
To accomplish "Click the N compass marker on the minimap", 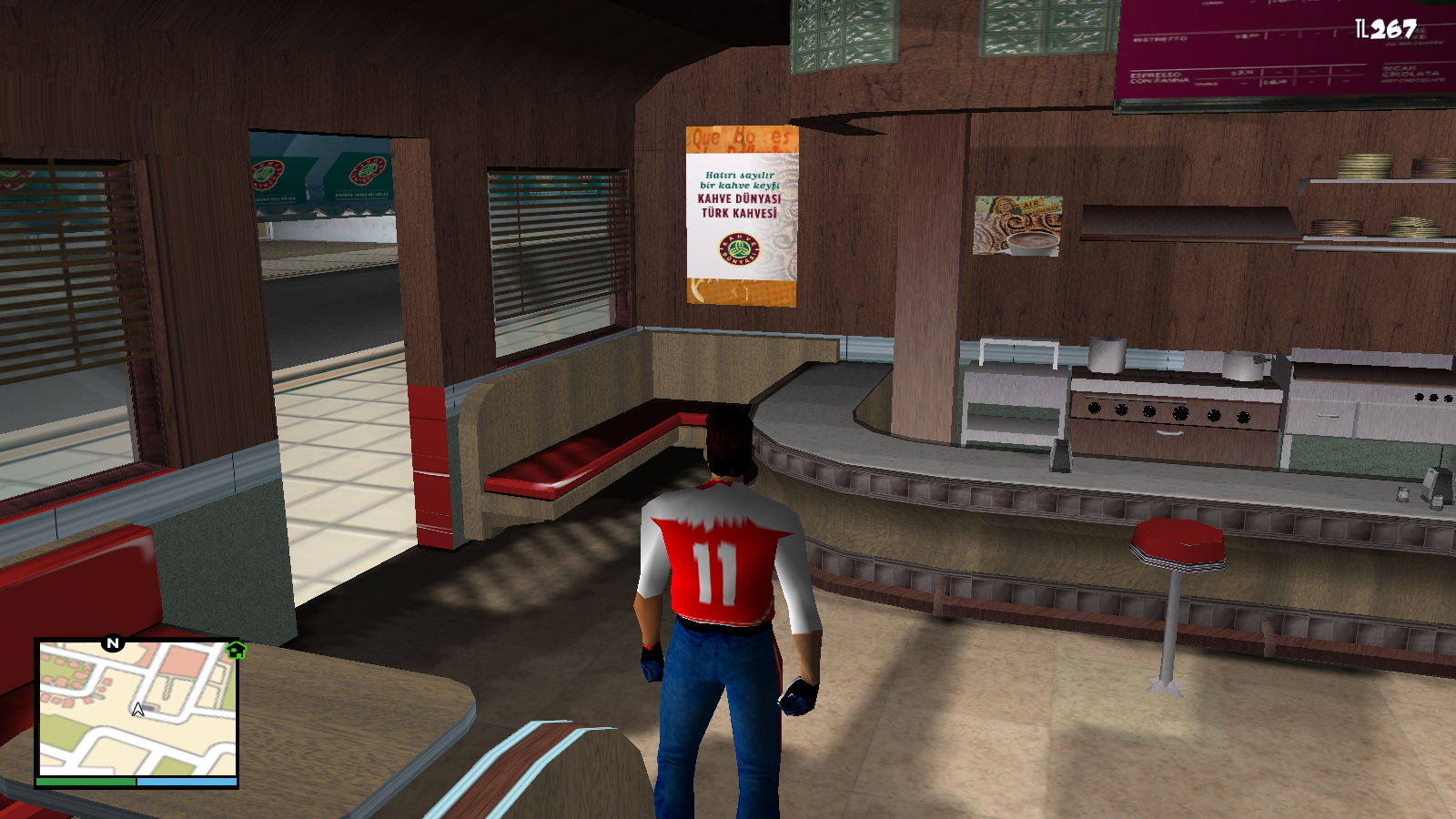I will coord(112,643).
